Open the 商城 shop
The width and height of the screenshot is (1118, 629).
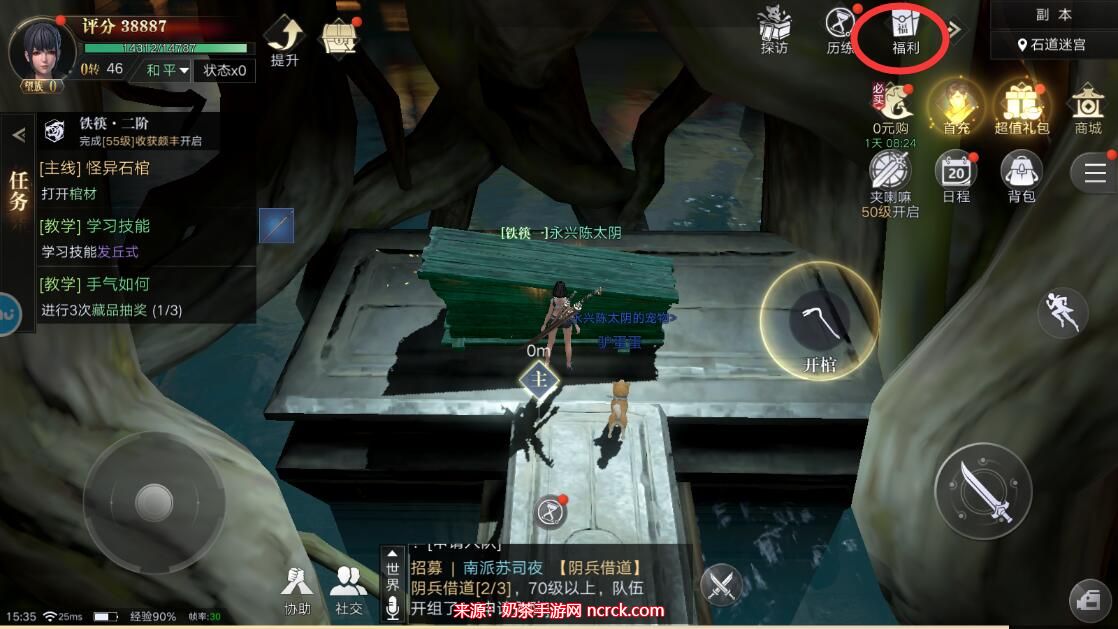(1087, 107)
